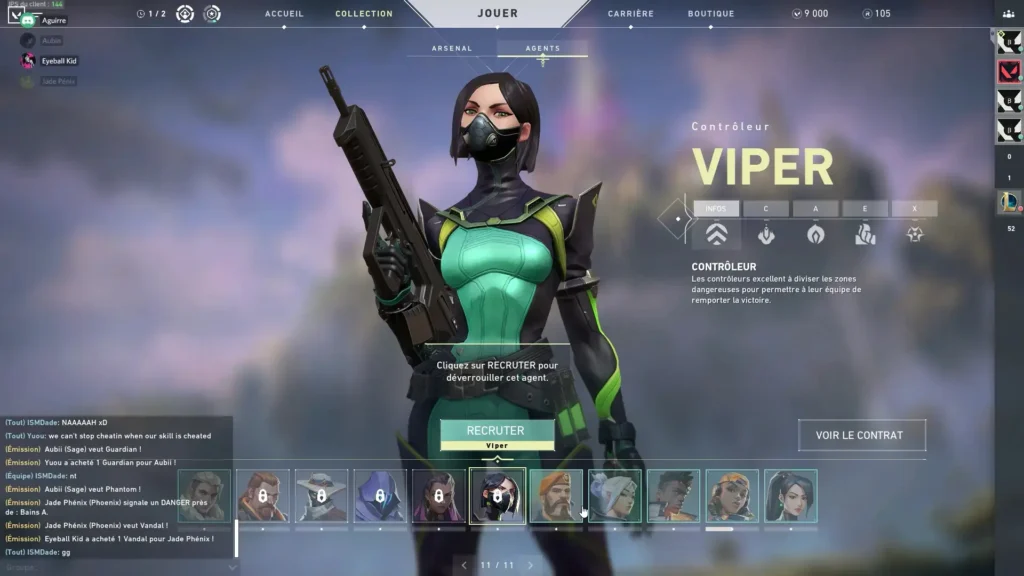The width and height of the screenshot is (1024, 576).
Task: Show the INFOS tab for Viper
Action: click(x=716, y=209)
